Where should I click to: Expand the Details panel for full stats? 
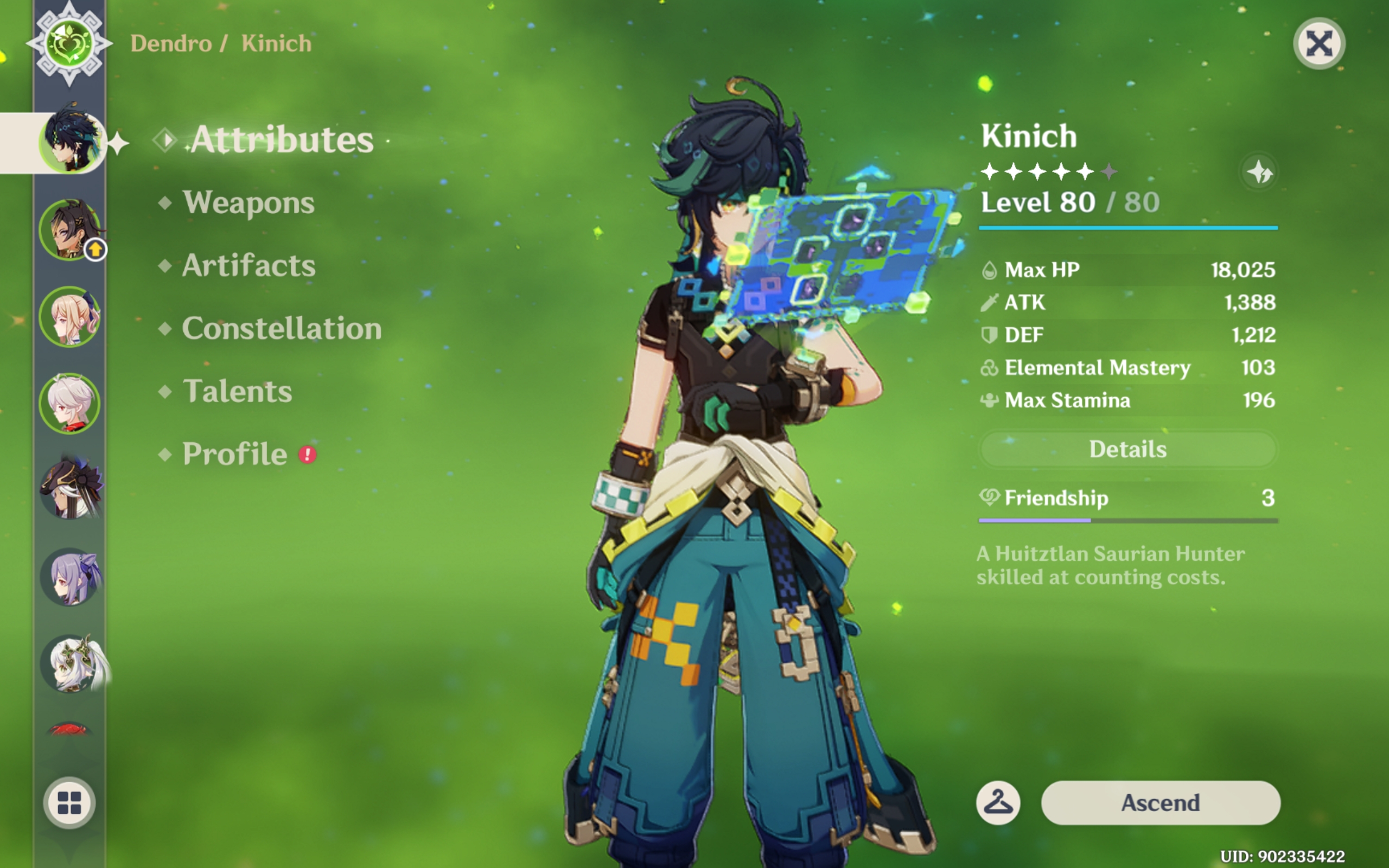tap(1127, 450)
